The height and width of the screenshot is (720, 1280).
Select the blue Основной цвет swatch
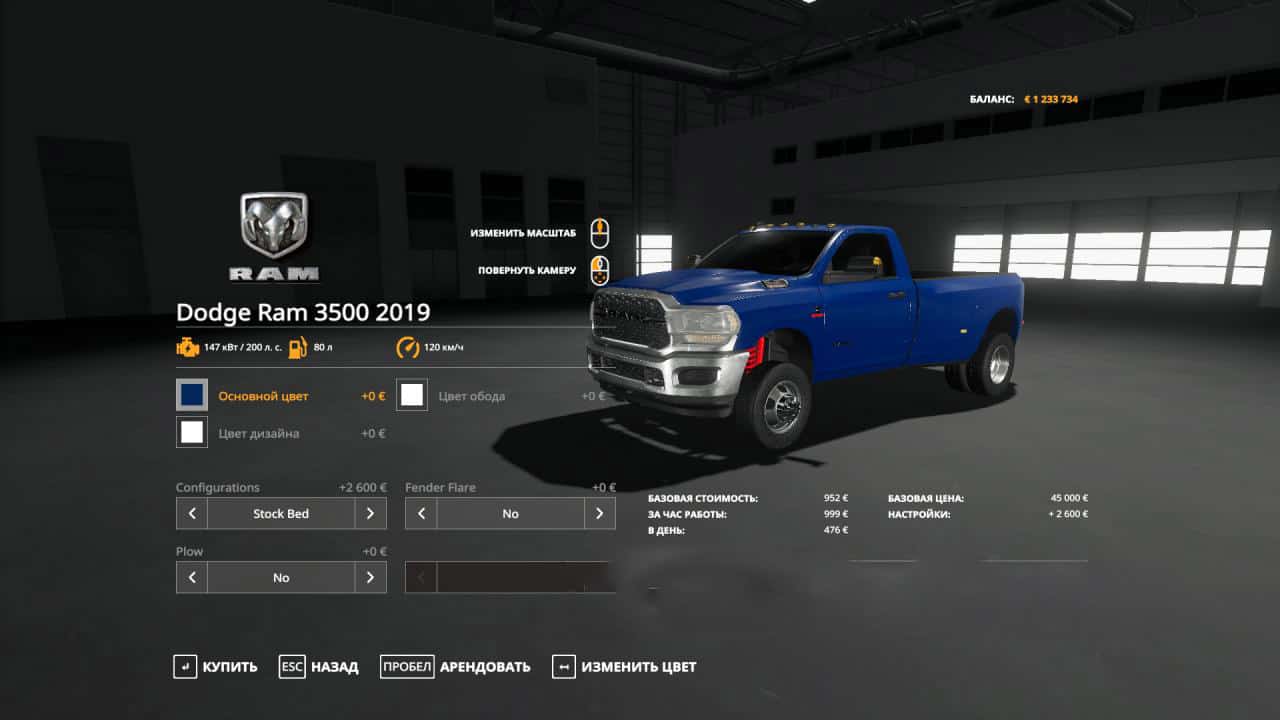click(x=192, y=395)
